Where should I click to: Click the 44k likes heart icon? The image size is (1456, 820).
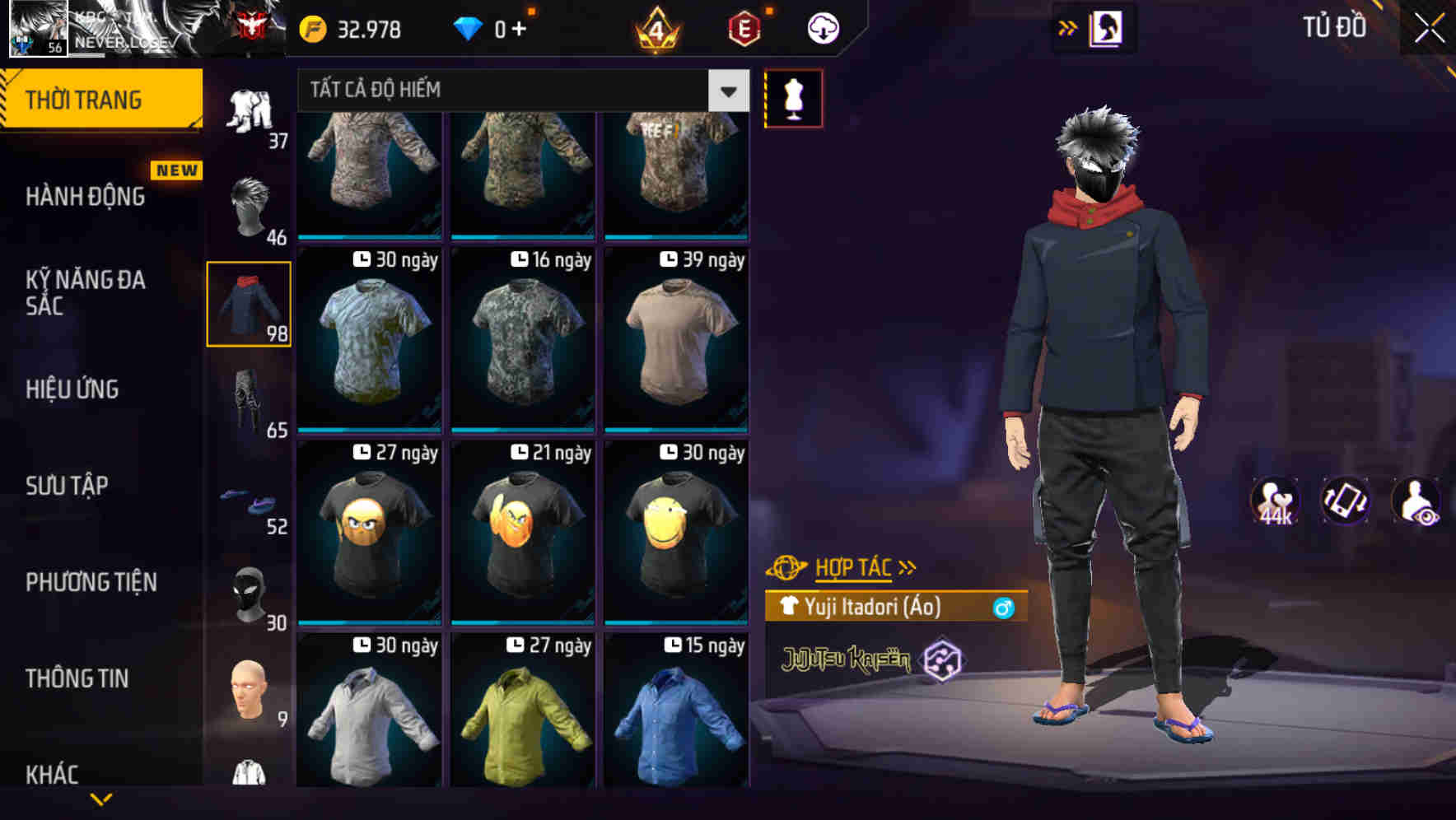coord(1275,502)
